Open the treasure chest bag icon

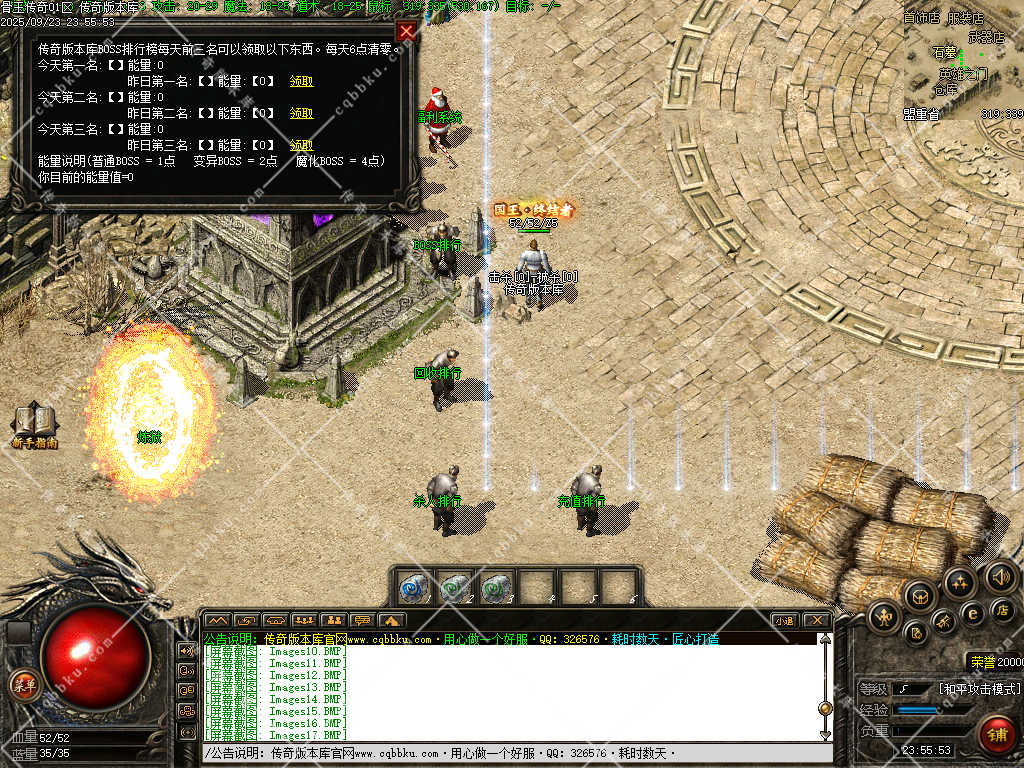coord(919,598)
